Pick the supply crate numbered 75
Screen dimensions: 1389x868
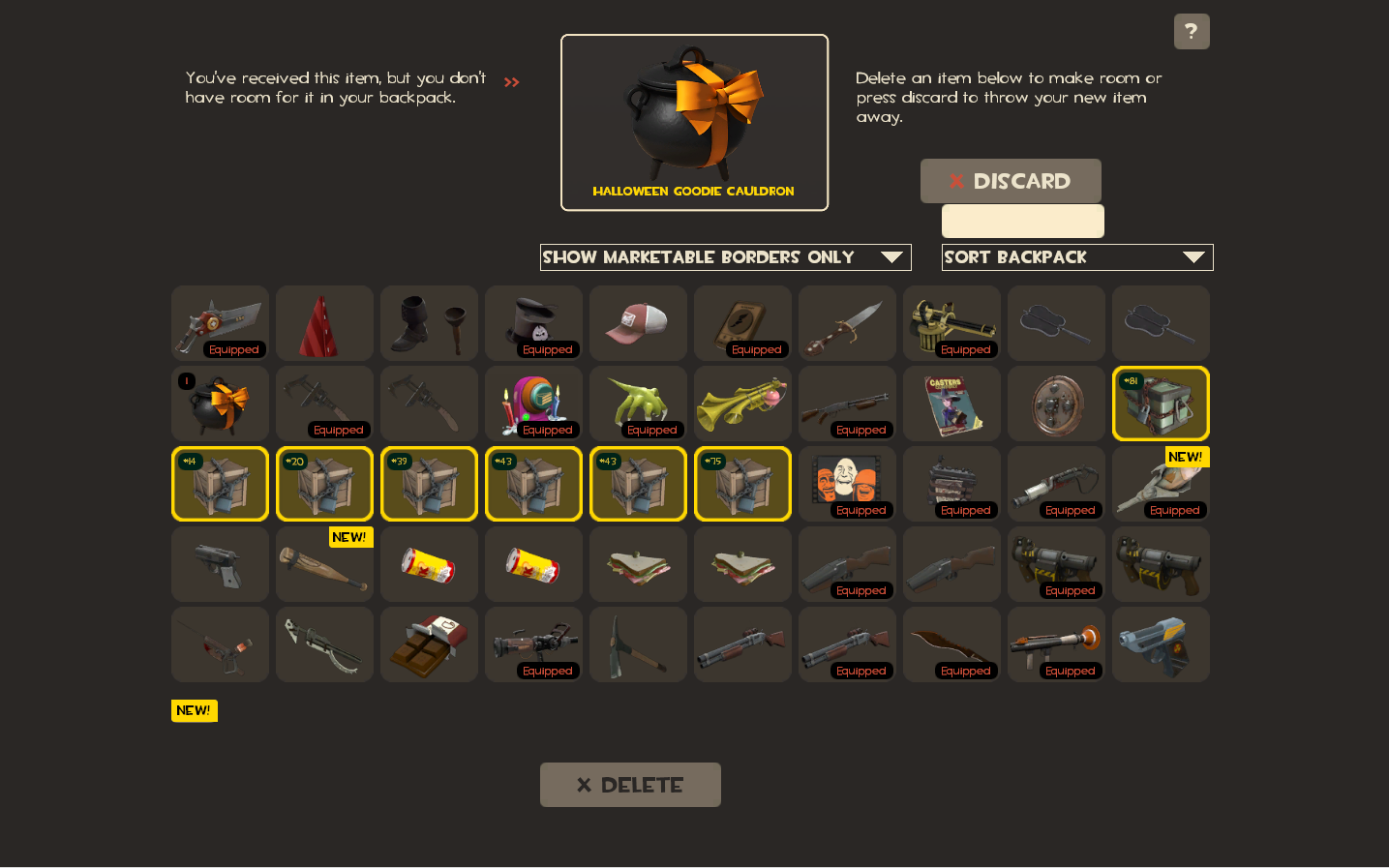(x=742, y=484)
